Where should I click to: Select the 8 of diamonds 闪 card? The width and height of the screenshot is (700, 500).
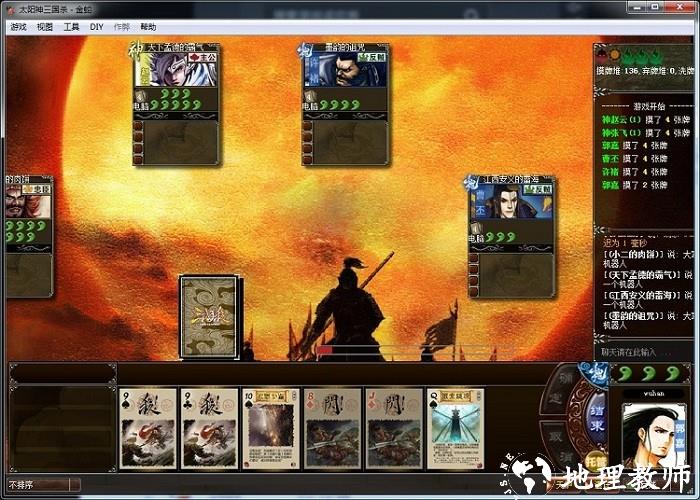click(332, 429)
